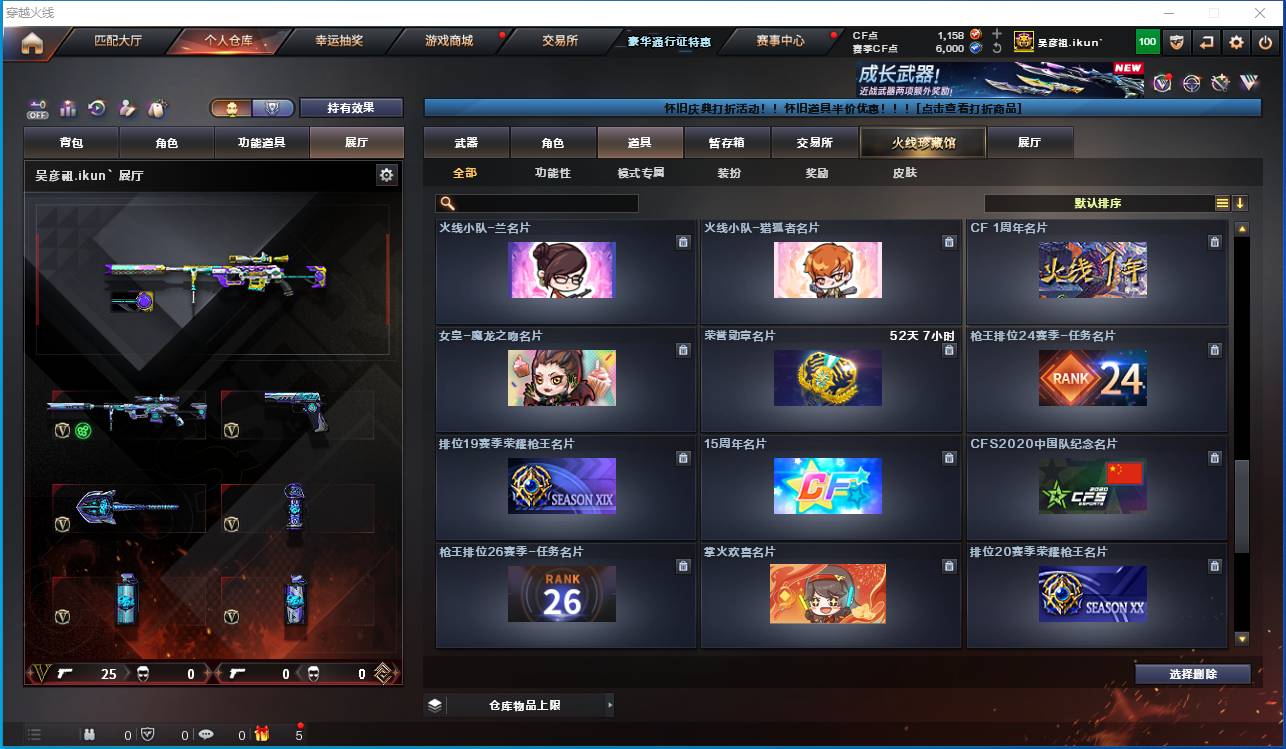Switch to the 火线珍藏馆 tab

(921, 142)
